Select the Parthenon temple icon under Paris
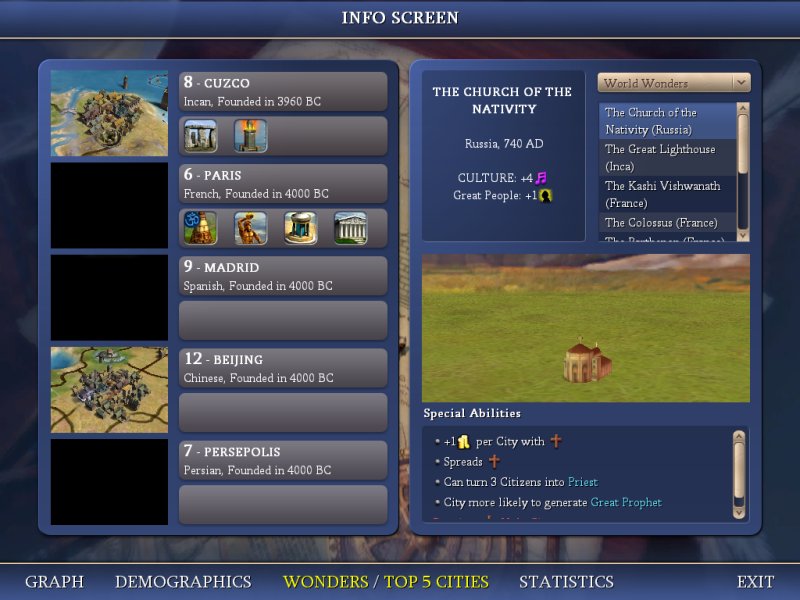 pos(351,228)
